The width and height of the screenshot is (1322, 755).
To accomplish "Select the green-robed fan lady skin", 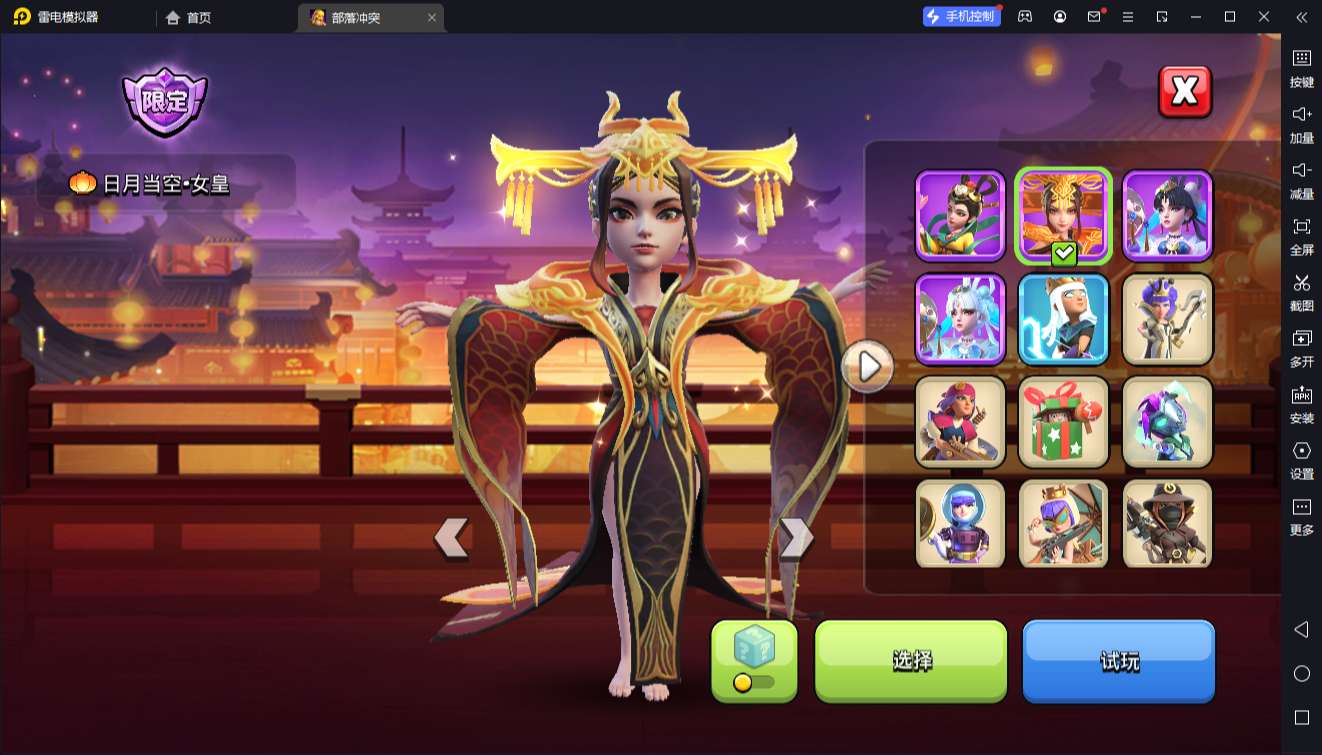I will coord(960,216).
